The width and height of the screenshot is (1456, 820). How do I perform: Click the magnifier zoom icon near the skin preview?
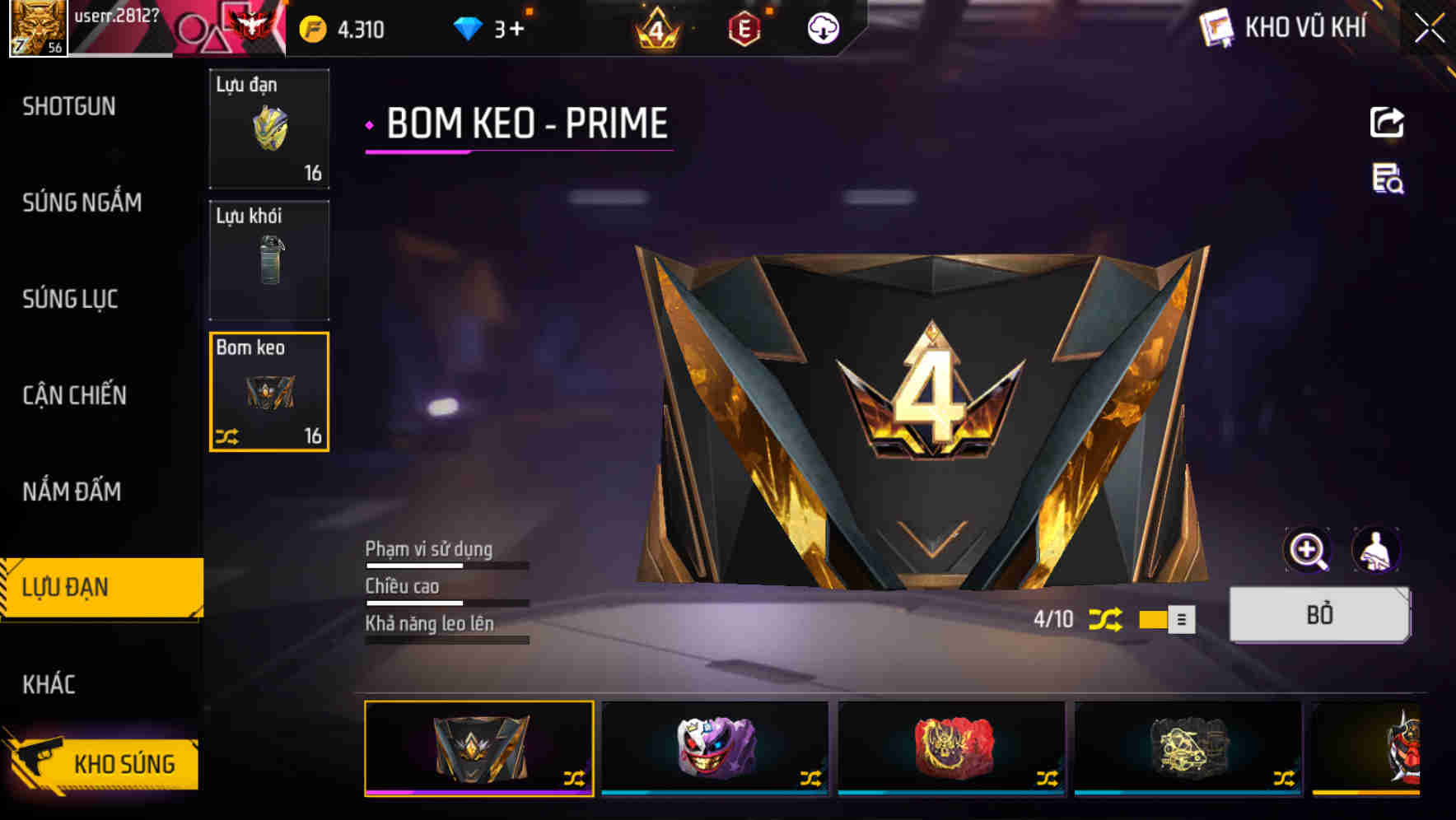(x=1307, y=550)
